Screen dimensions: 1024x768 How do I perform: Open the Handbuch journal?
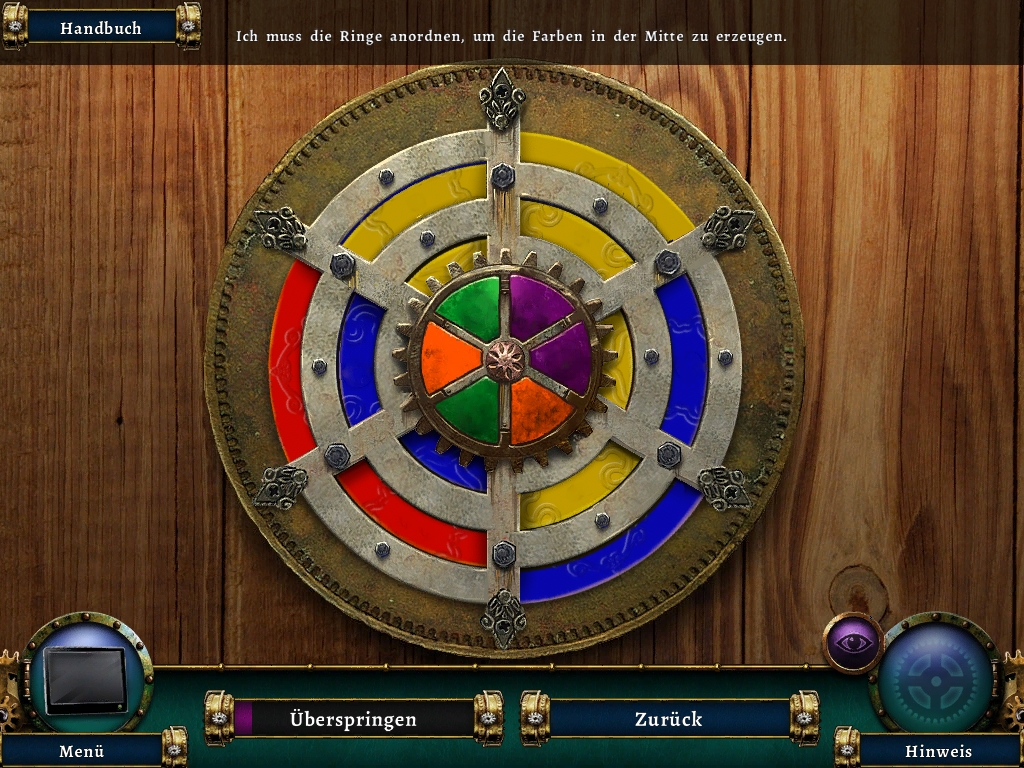[x=101, y=28]
